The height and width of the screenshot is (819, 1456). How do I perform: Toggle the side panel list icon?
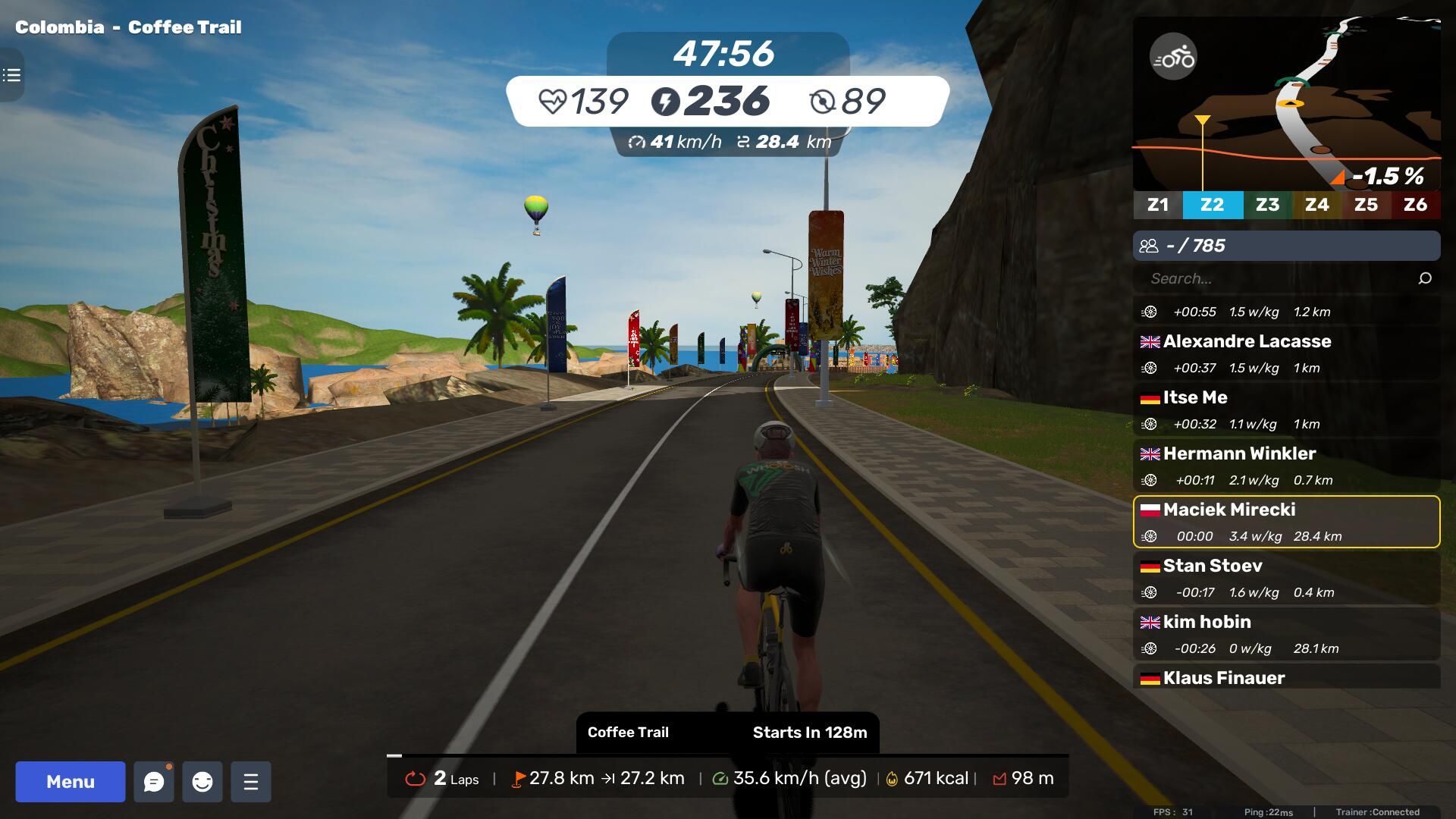[x=11, y=75]
